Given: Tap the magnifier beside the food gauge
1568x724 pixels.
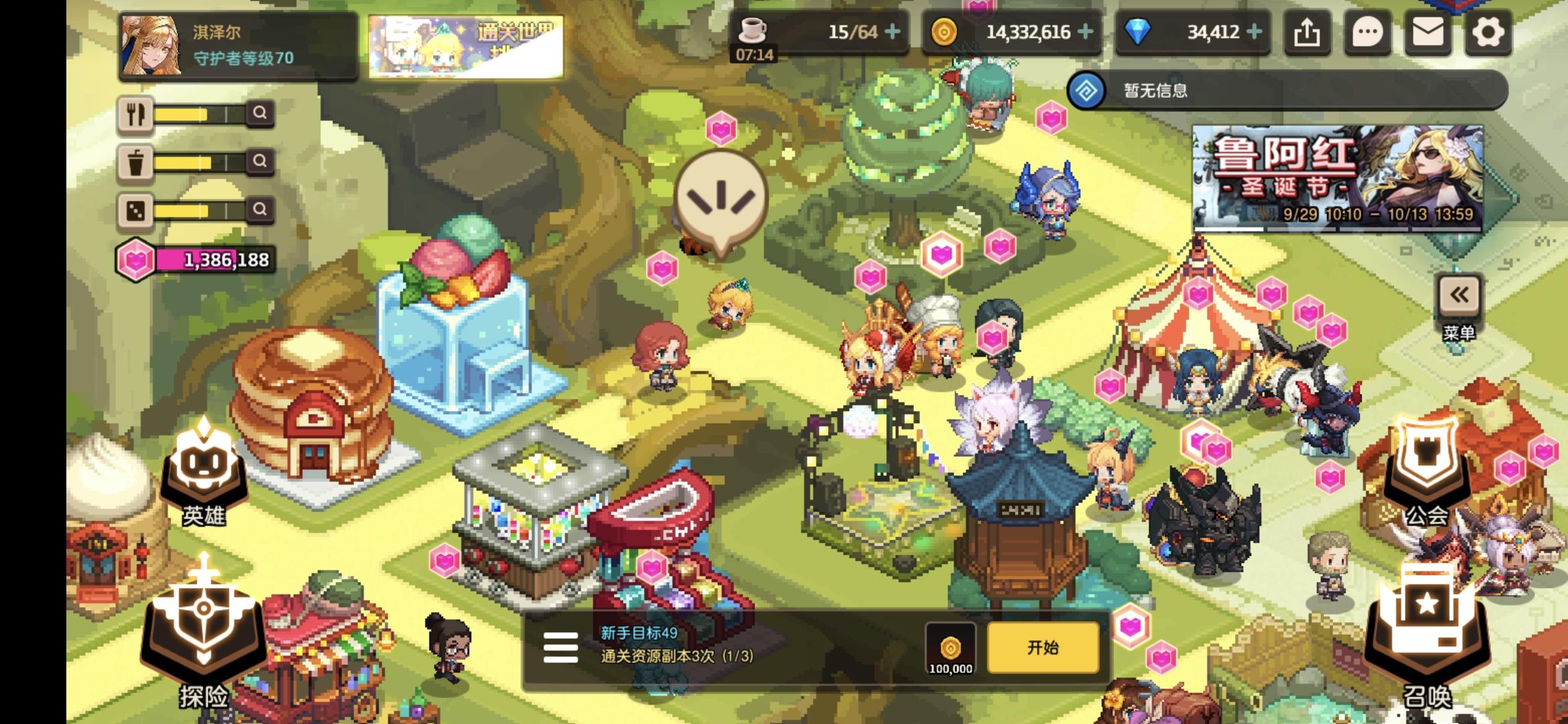Looking at the screenshot, I should (x=261, y=113).
